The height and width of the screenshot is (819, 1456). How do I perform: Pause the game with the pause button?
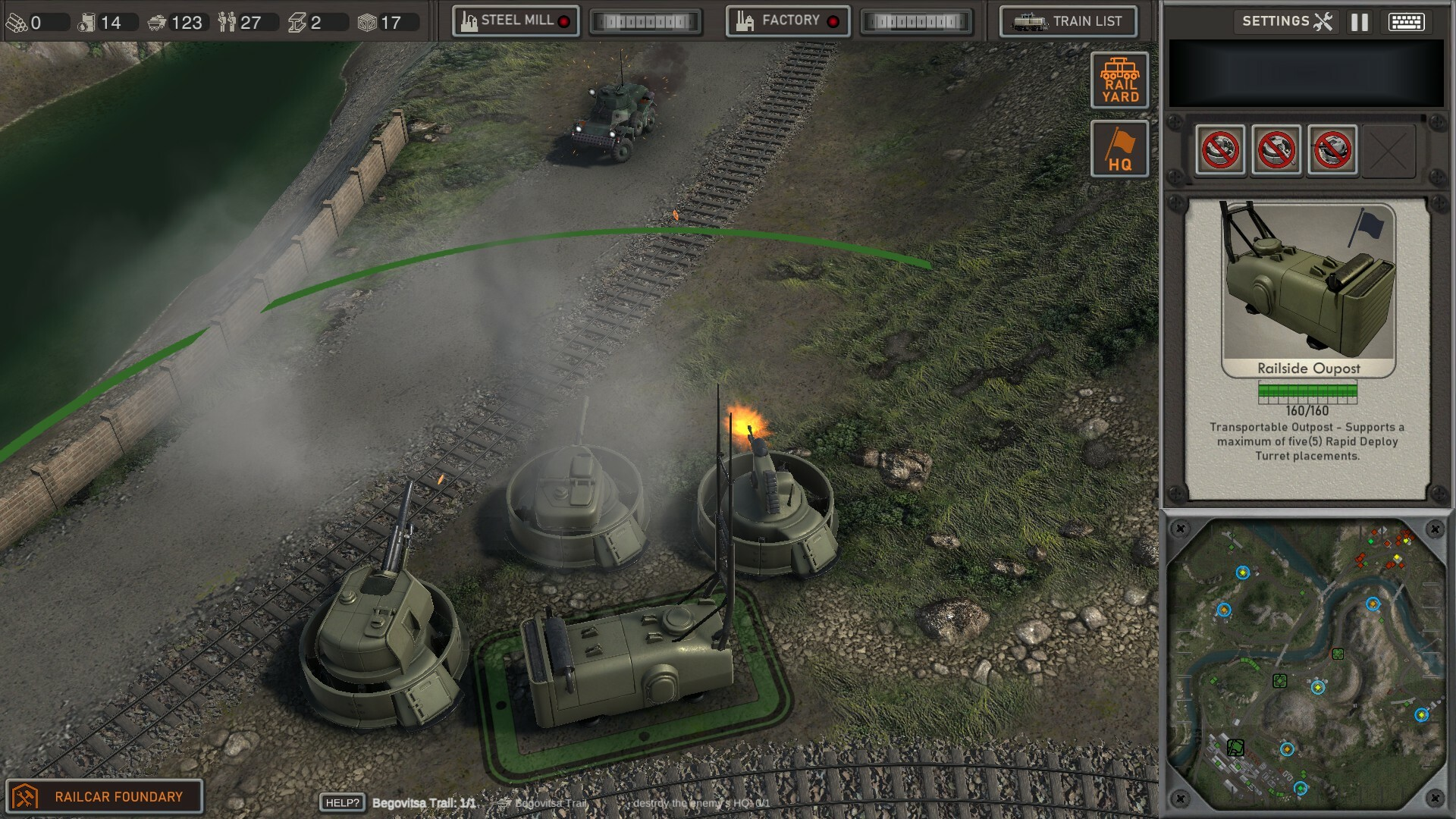pos(1360,22)
